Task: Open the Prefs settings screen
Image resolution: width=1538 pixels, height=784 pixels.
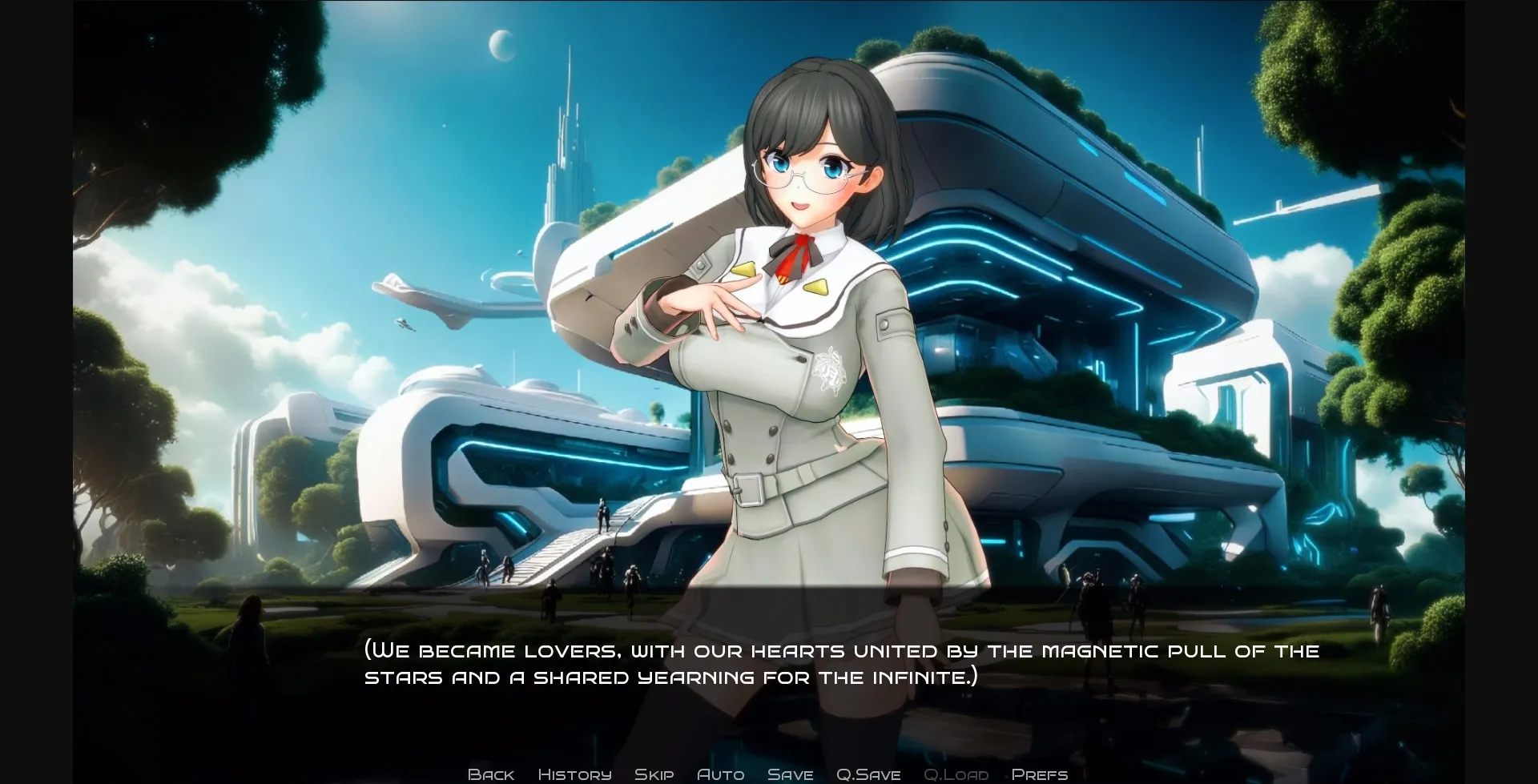Action: click(x=1039, y=774)
